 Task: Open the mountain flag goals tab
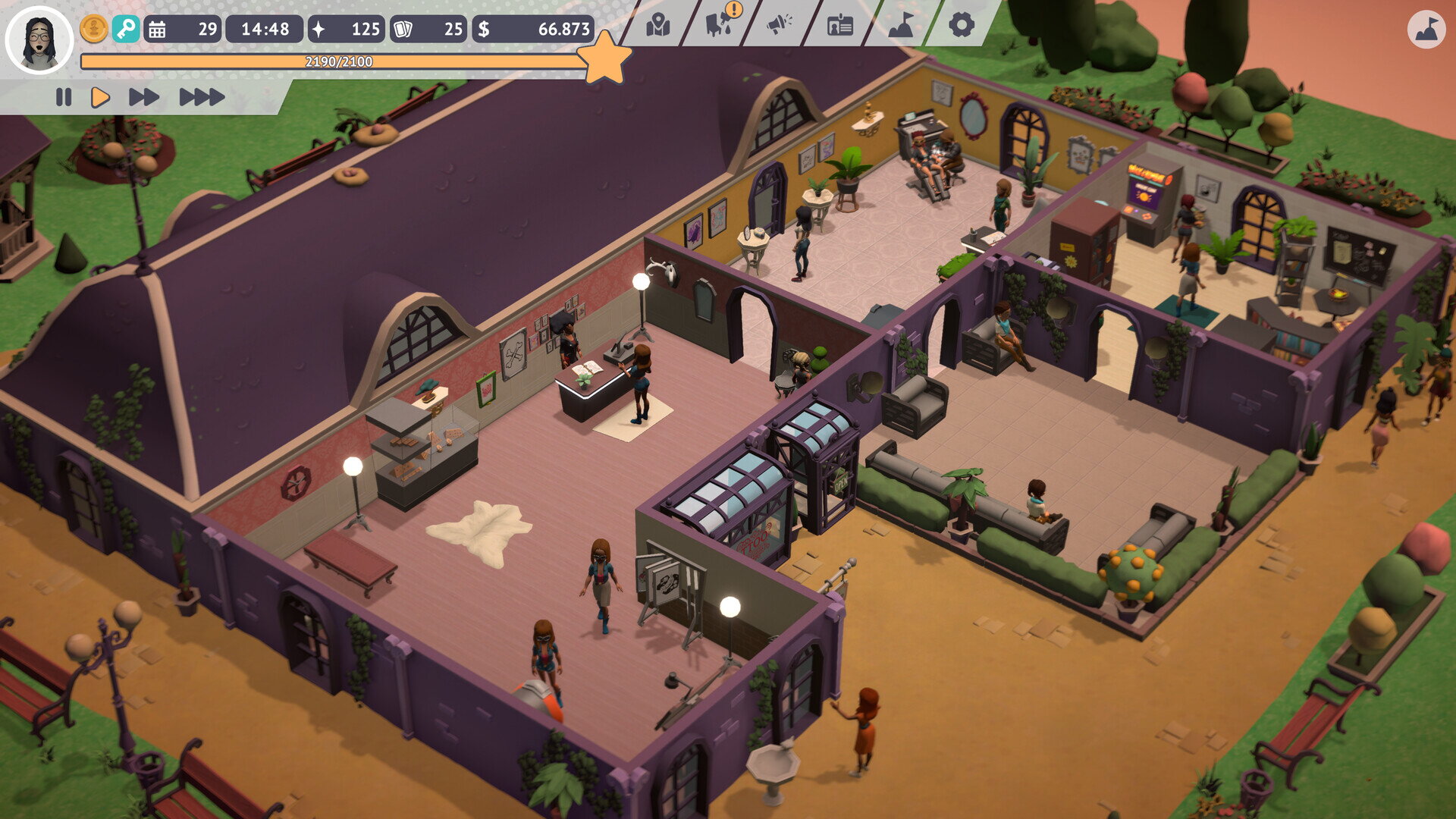(901, 26)
